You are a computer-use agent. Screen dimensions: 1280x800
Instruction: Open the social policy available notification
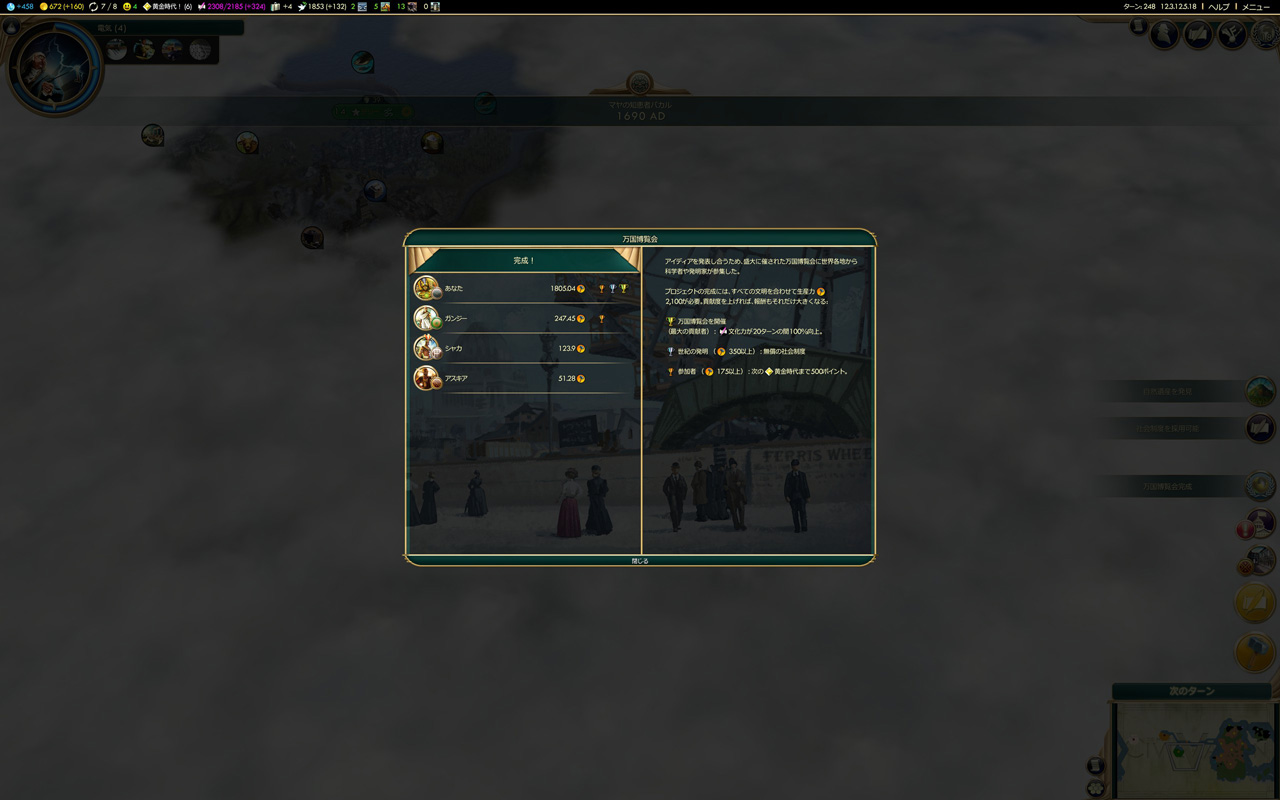tap(1259, 428)
